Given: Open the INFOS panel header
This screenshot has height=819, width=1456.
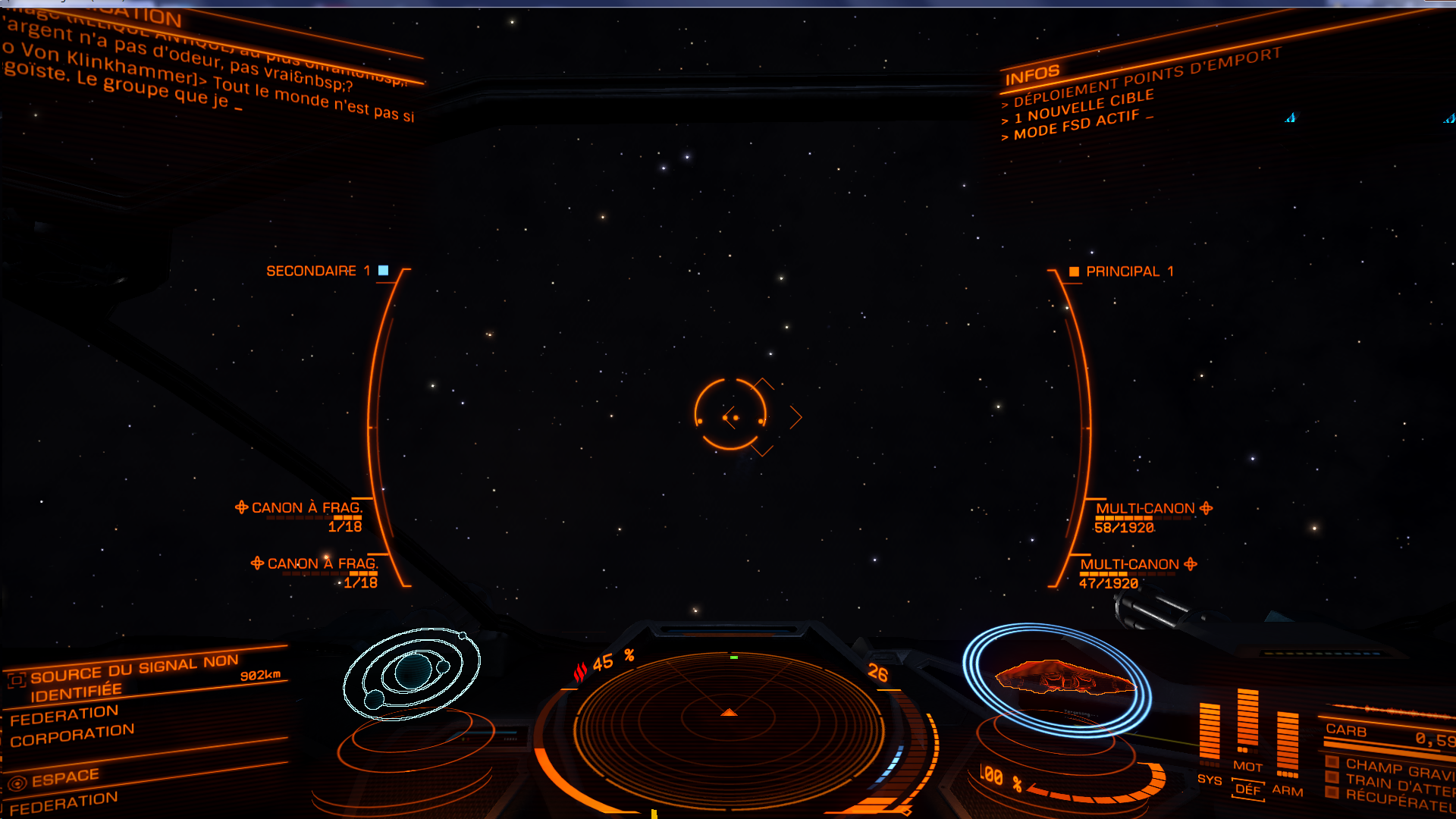Looking at the screenshot, I should (x=1032, y=74).
